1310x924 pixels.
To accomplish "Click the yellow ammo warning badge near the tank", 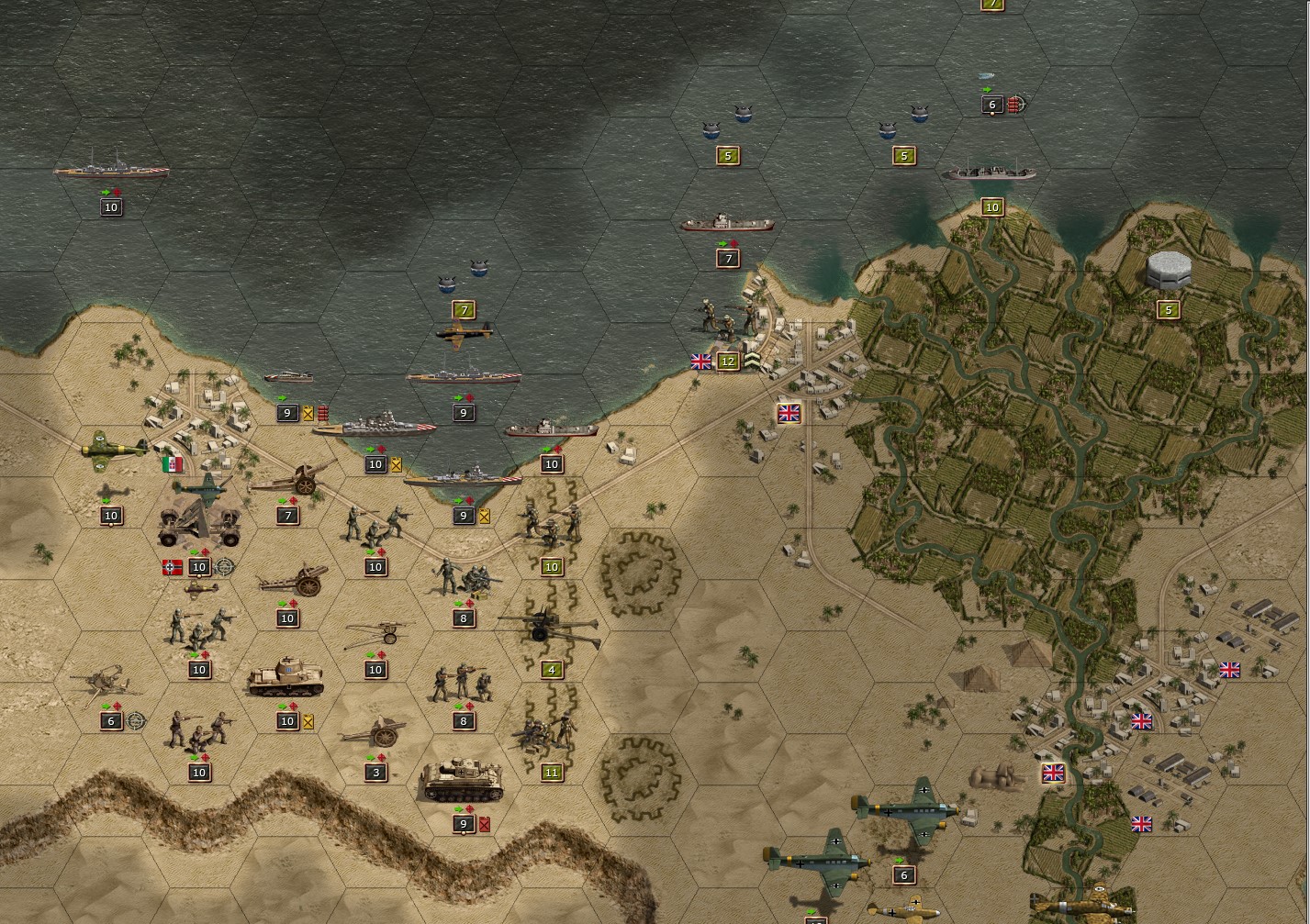I will [x=307, y=721].
